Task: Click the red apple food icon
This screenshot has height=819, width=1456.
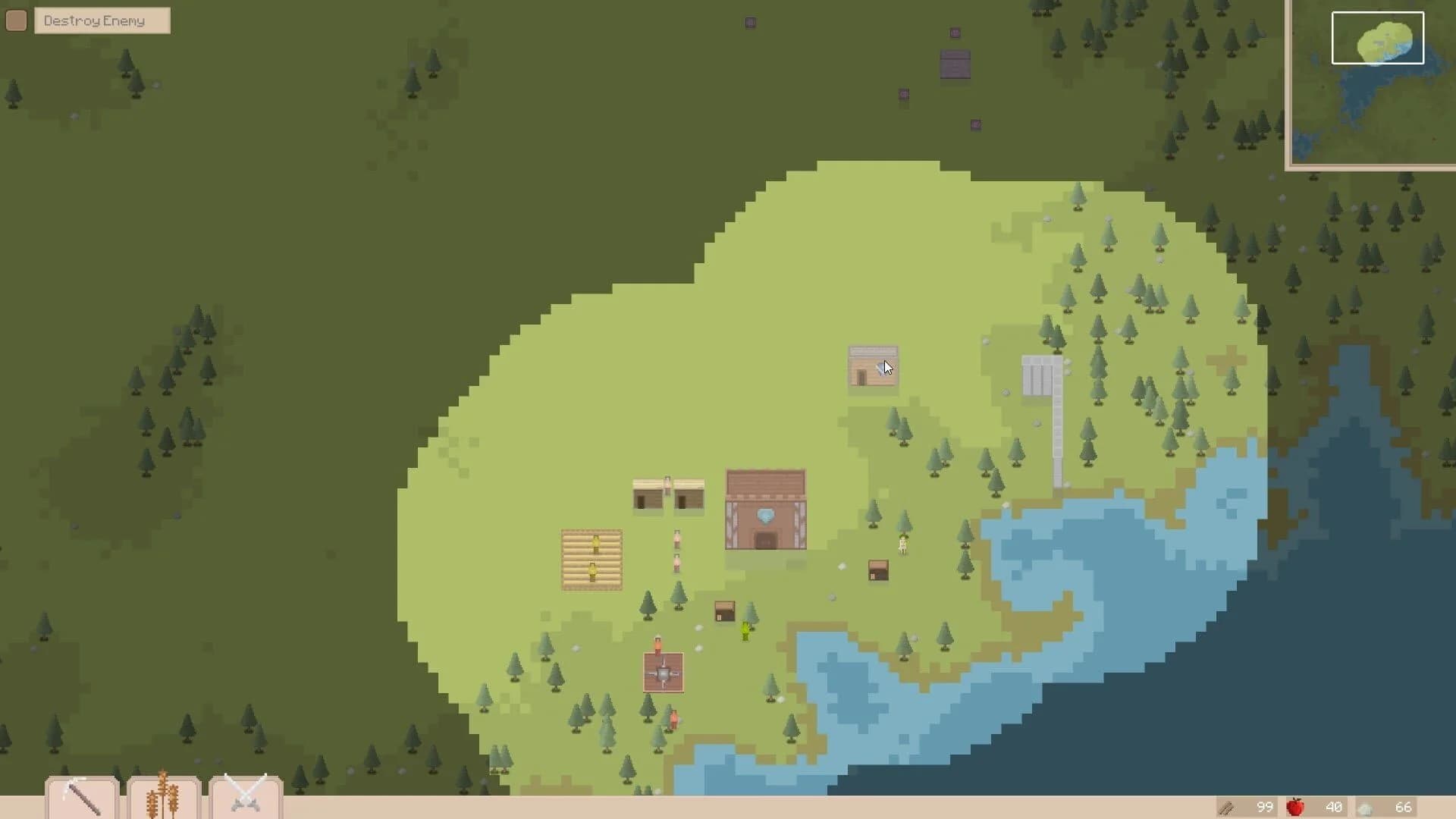Action: (1296, 806)
